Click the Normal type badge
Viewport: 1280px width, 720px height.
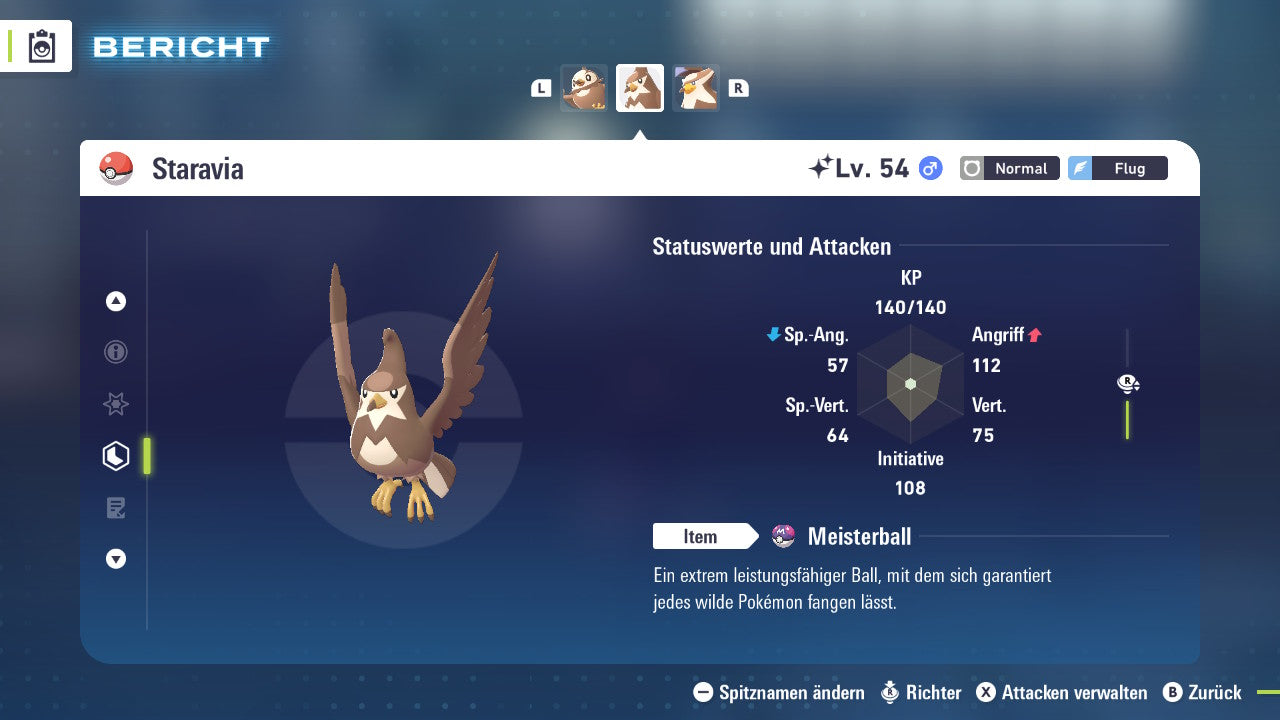click(1009, 168)
